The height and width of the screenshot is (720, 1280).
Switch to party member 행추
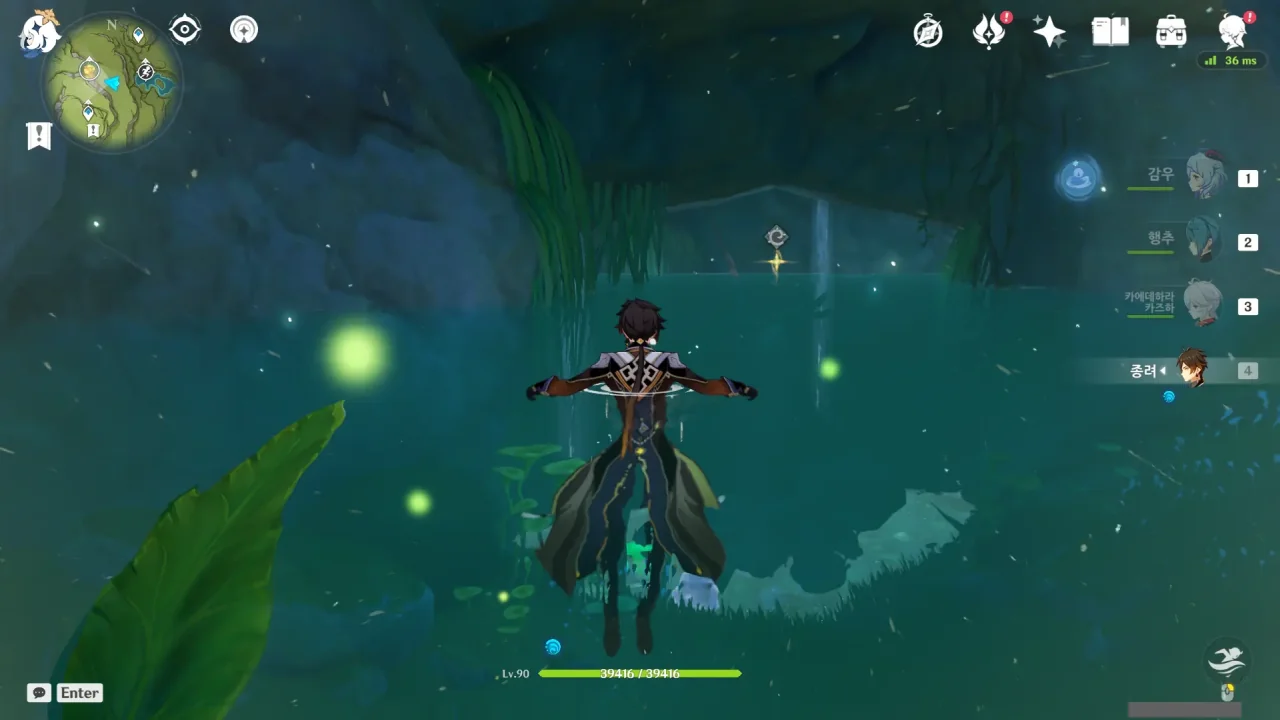(x=1203, y=241)
